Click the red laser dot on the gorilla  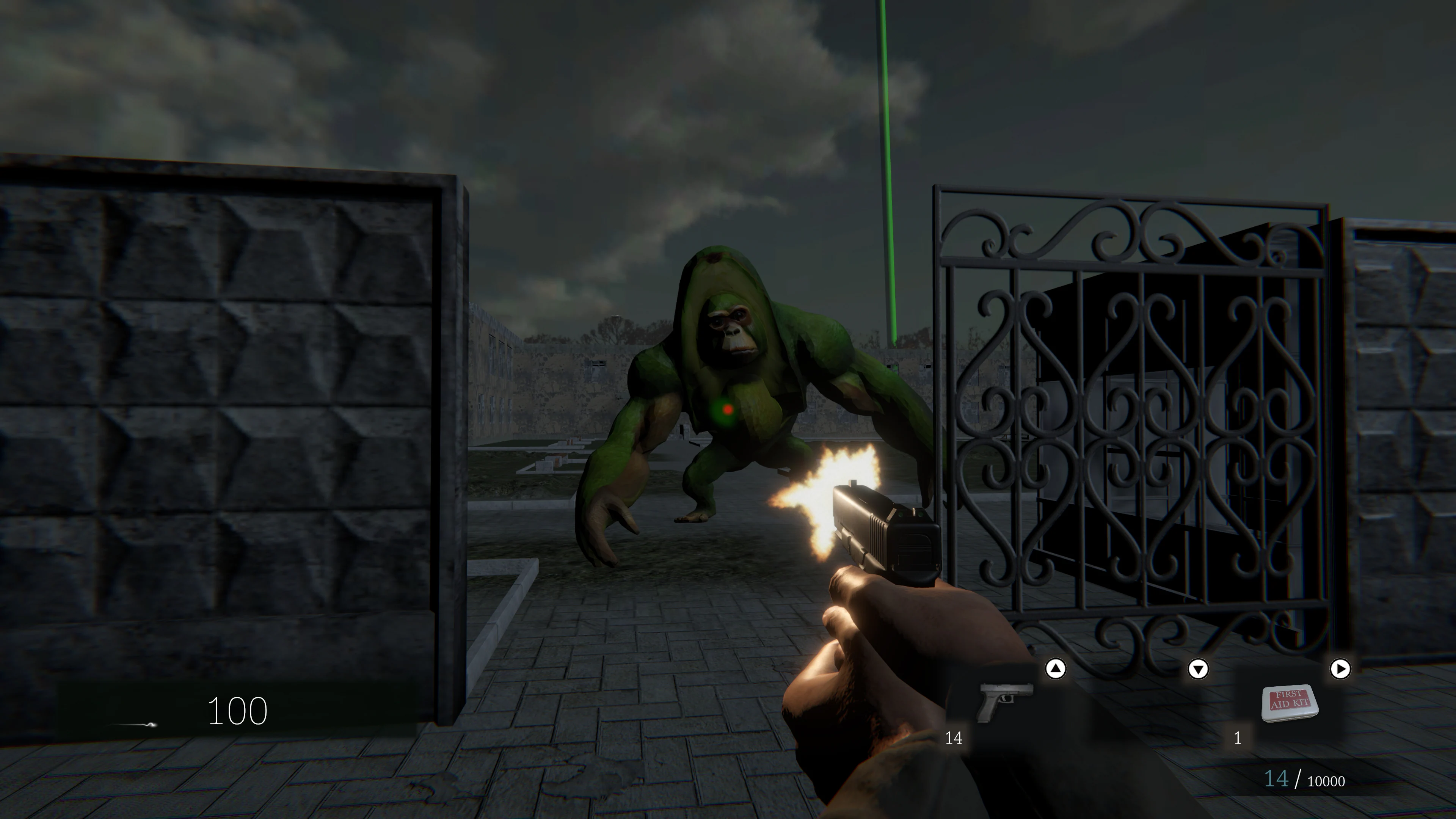728,410
